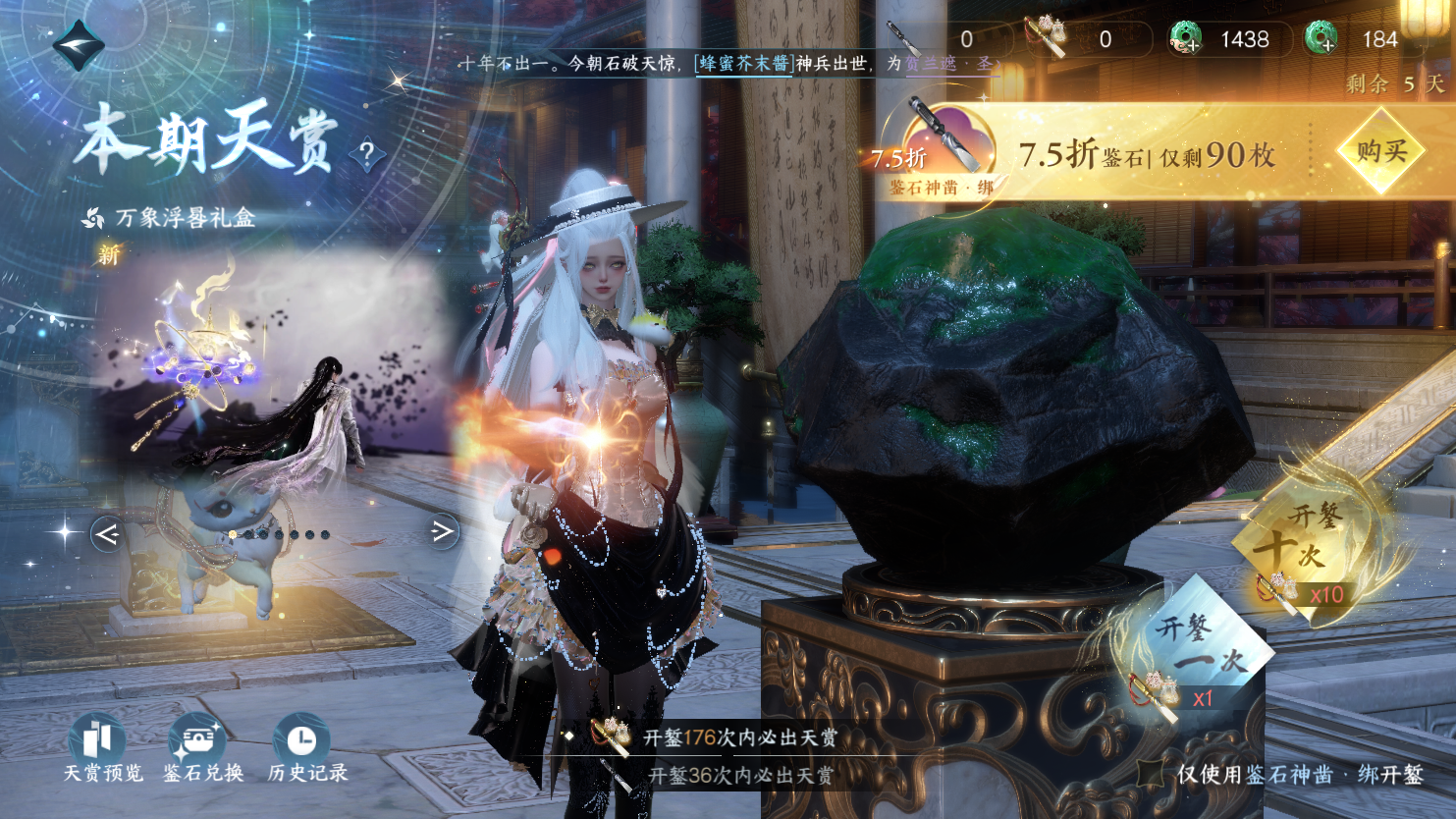
Task: Click the 购买 buy button
Action: [1381, 152]
